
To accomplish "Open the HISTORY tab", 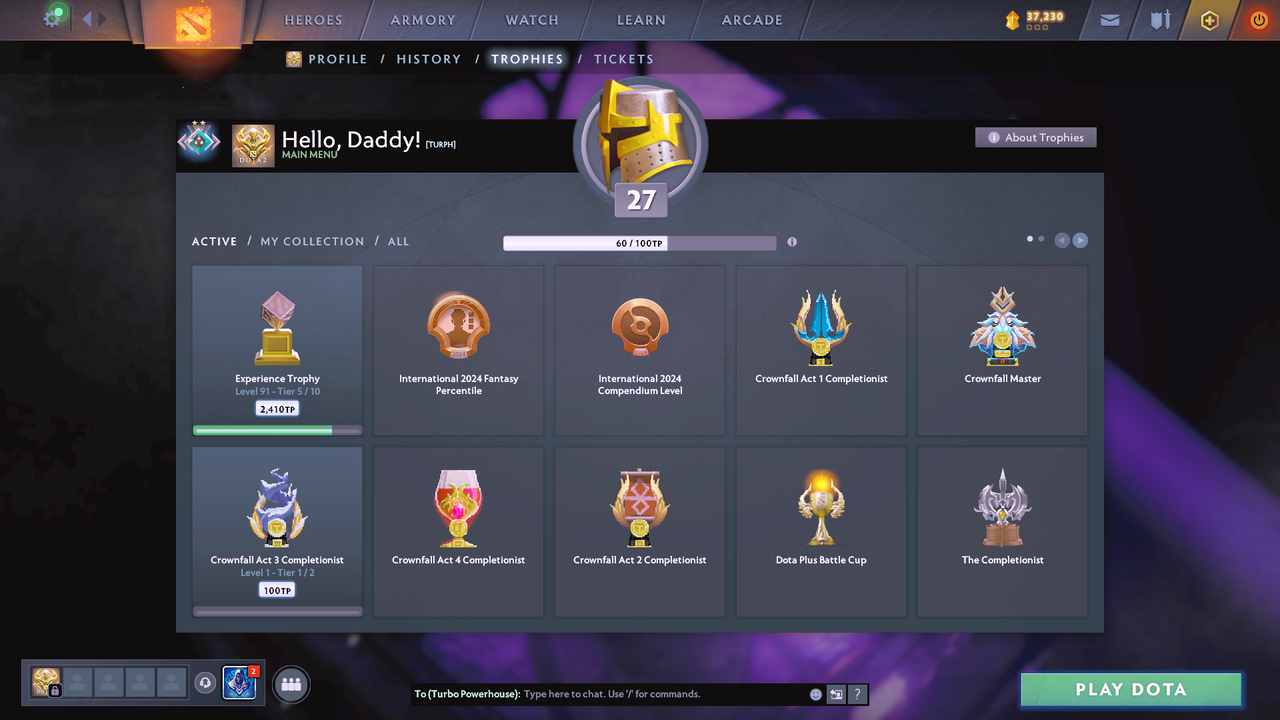I will click(428, 59).
